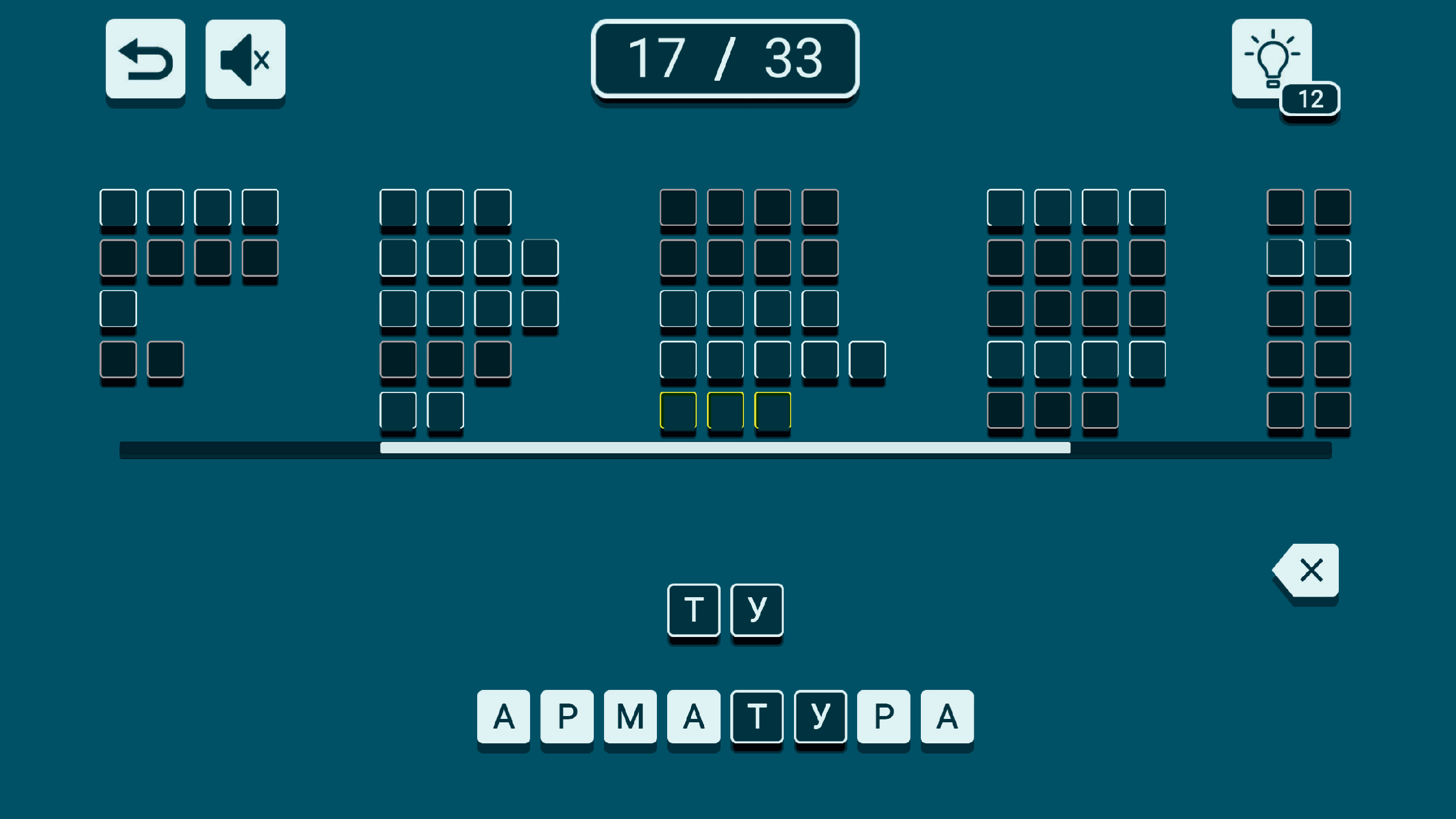Select the letter М tile

tap(629, 715)
